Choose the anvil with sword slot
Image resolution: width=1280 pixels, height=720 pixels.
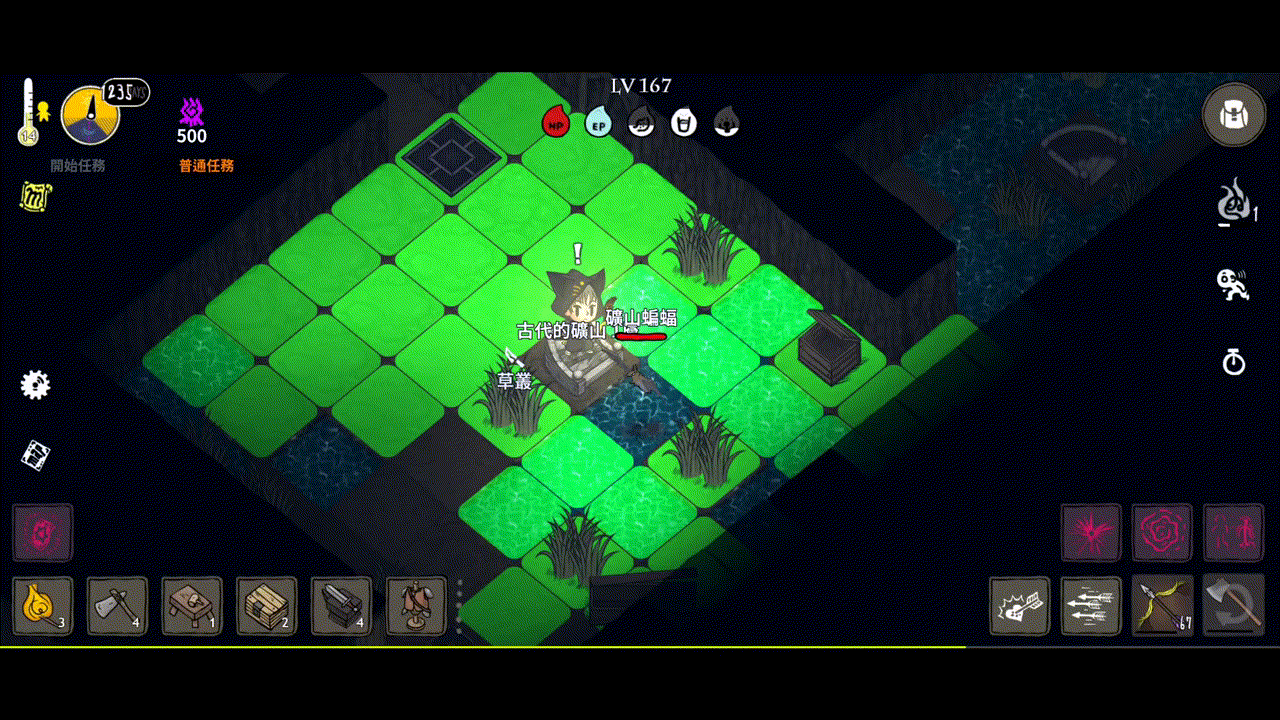click(x=341, y=606)
